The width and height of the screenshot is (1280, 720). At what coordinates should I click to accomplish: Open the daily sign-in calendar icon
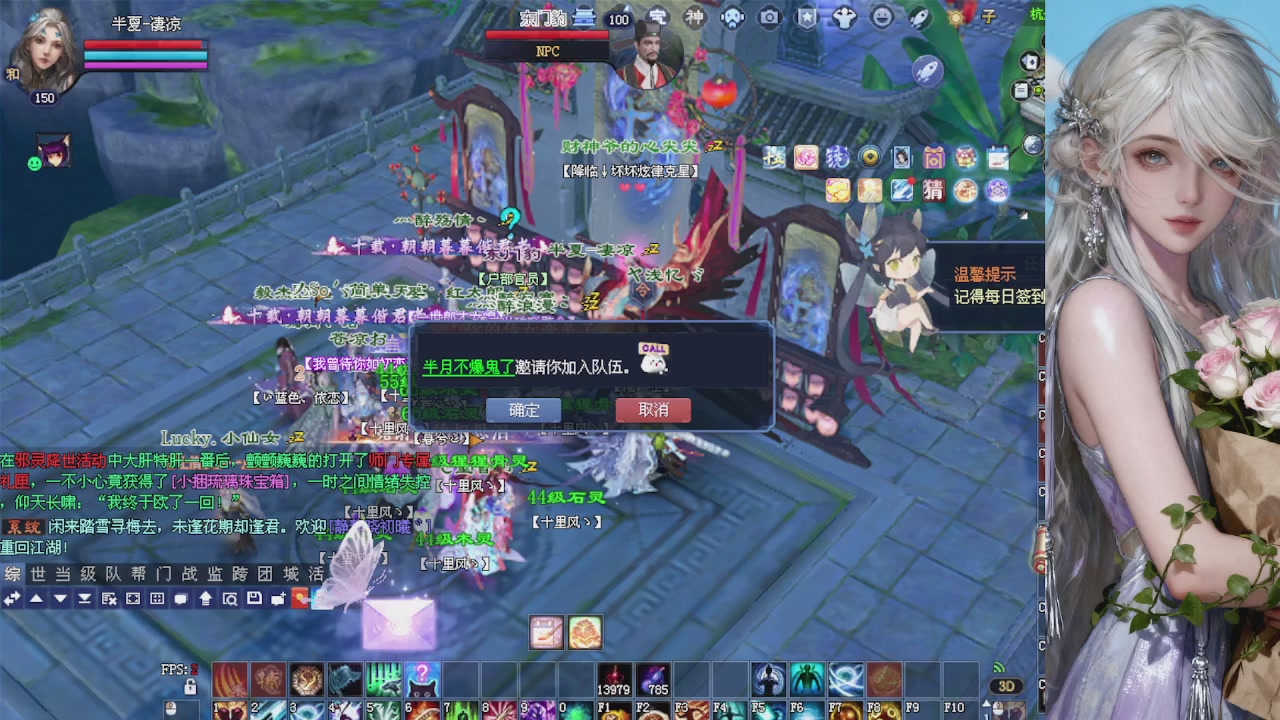pyautogui.click(x=997, y=160)
